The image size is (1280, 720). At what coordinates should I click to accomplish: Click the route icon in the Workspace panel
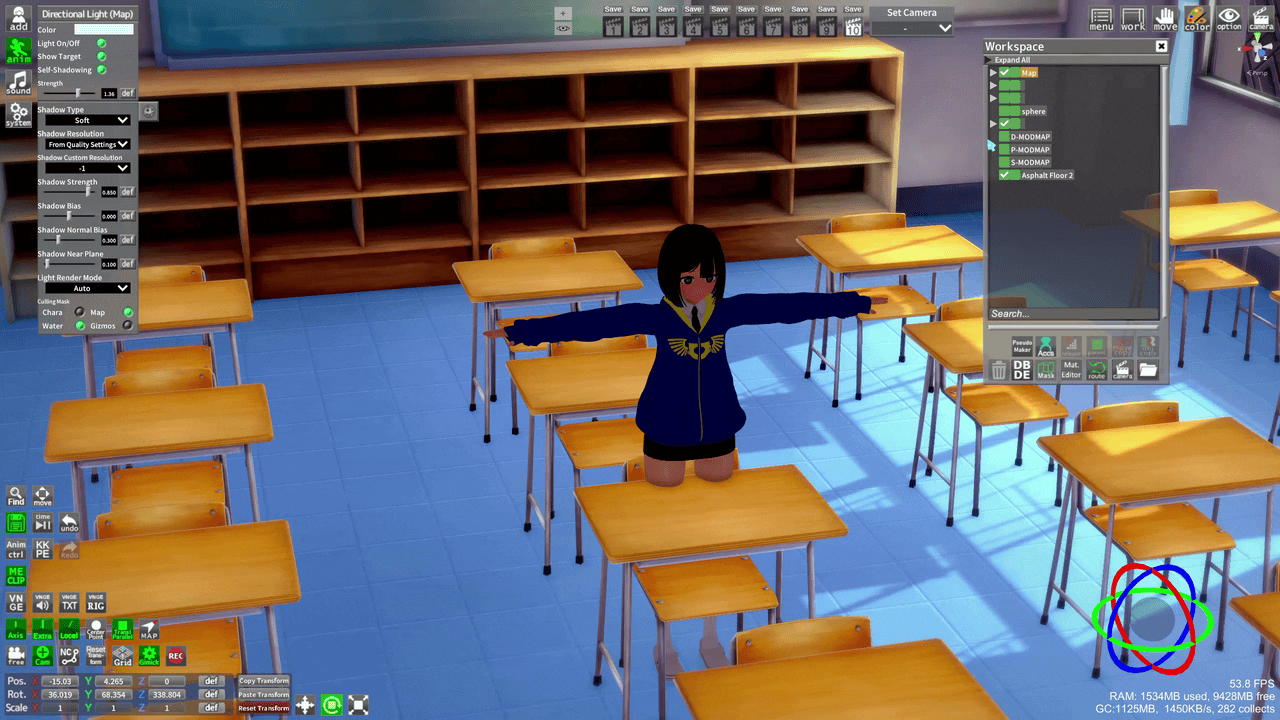(1095, 371)
